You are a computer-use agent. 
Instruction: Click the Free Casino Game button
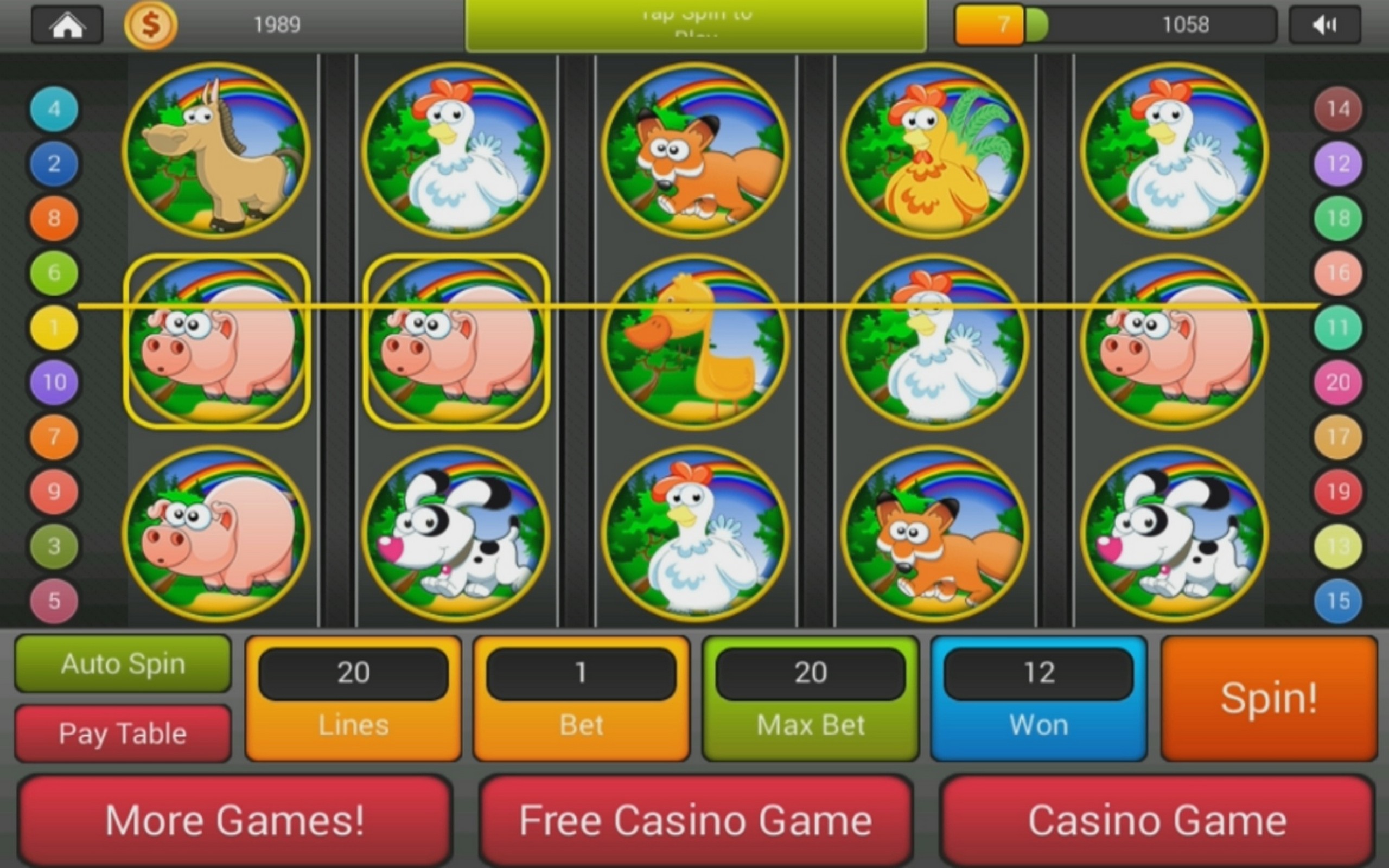(694, 820)
